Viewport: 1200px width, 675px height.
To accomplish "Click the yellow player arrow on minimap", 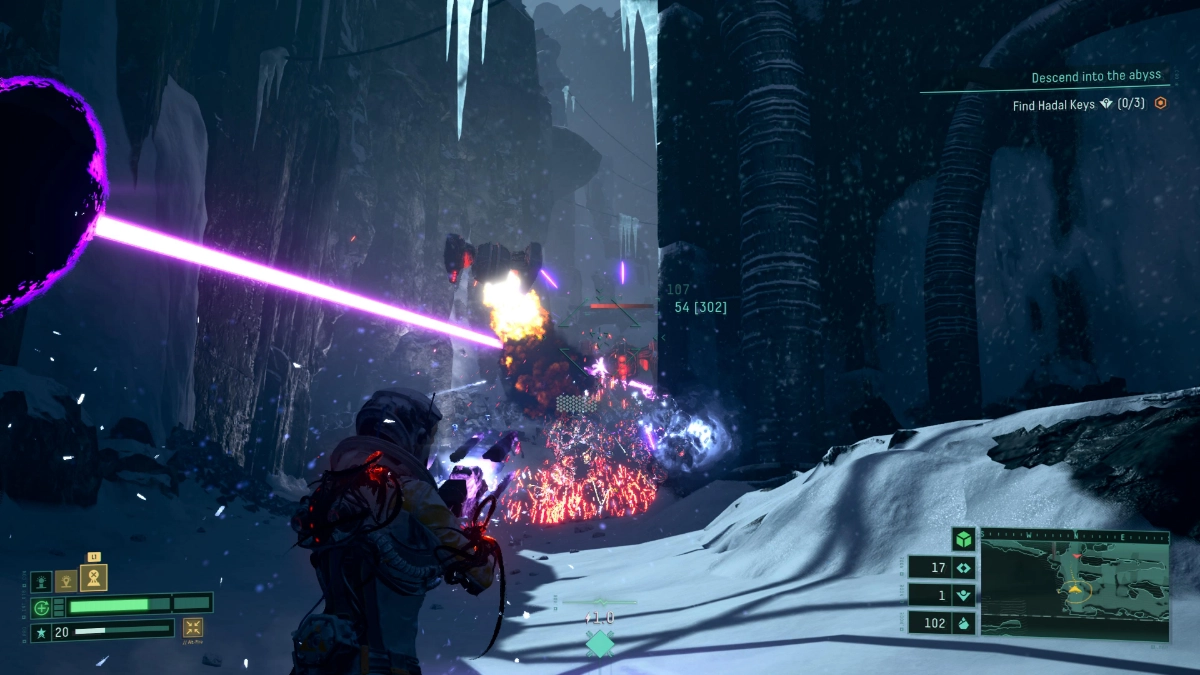I will 1076,590.
